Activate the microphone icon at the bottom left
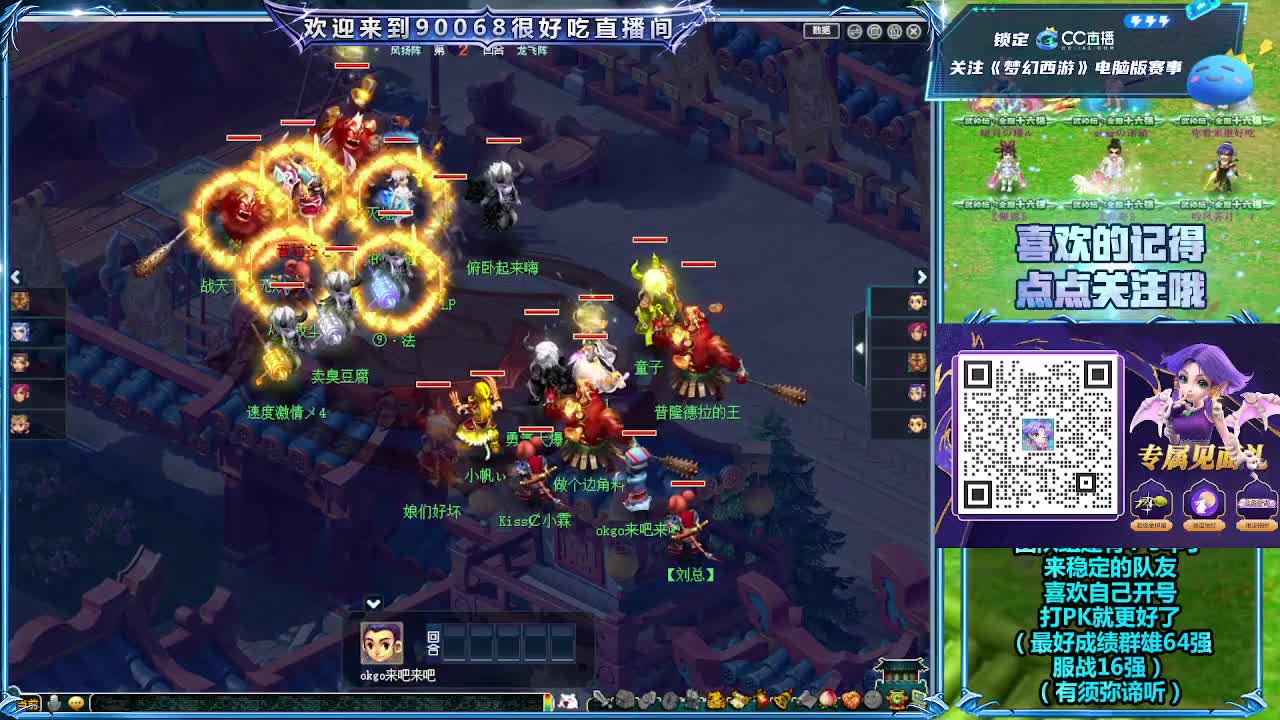The height and width of the screenshot is (720, 1280). tap(53, 703)
